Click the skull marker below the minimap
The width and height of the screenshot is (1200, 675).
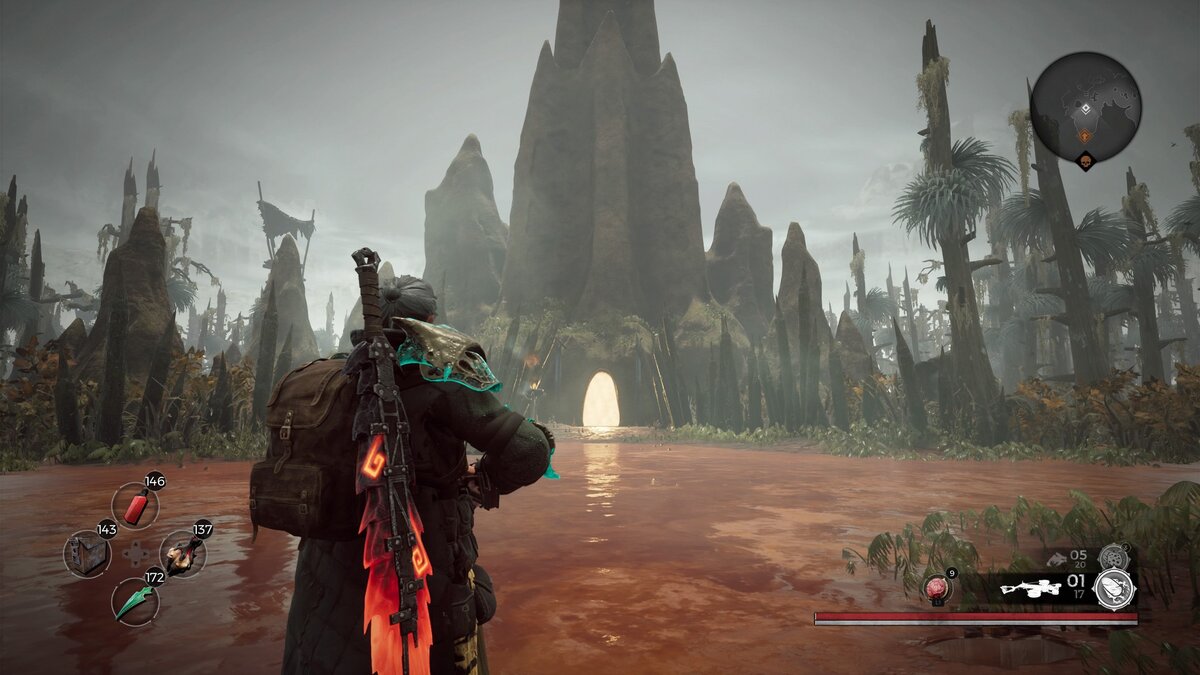(1085, 160)
